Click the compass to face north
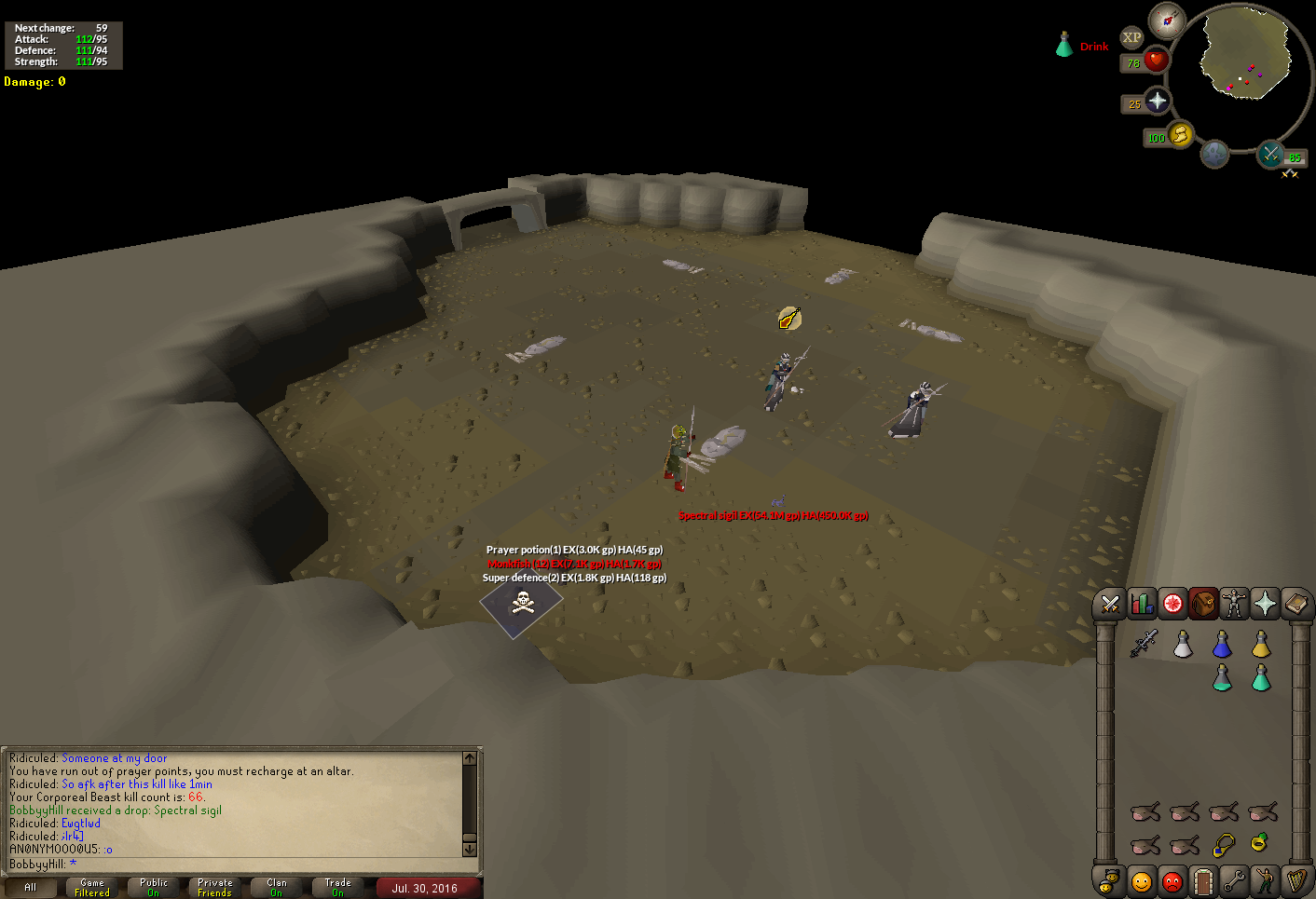The height and width of the screenshot is (899, 1316). coord(1167,20)
